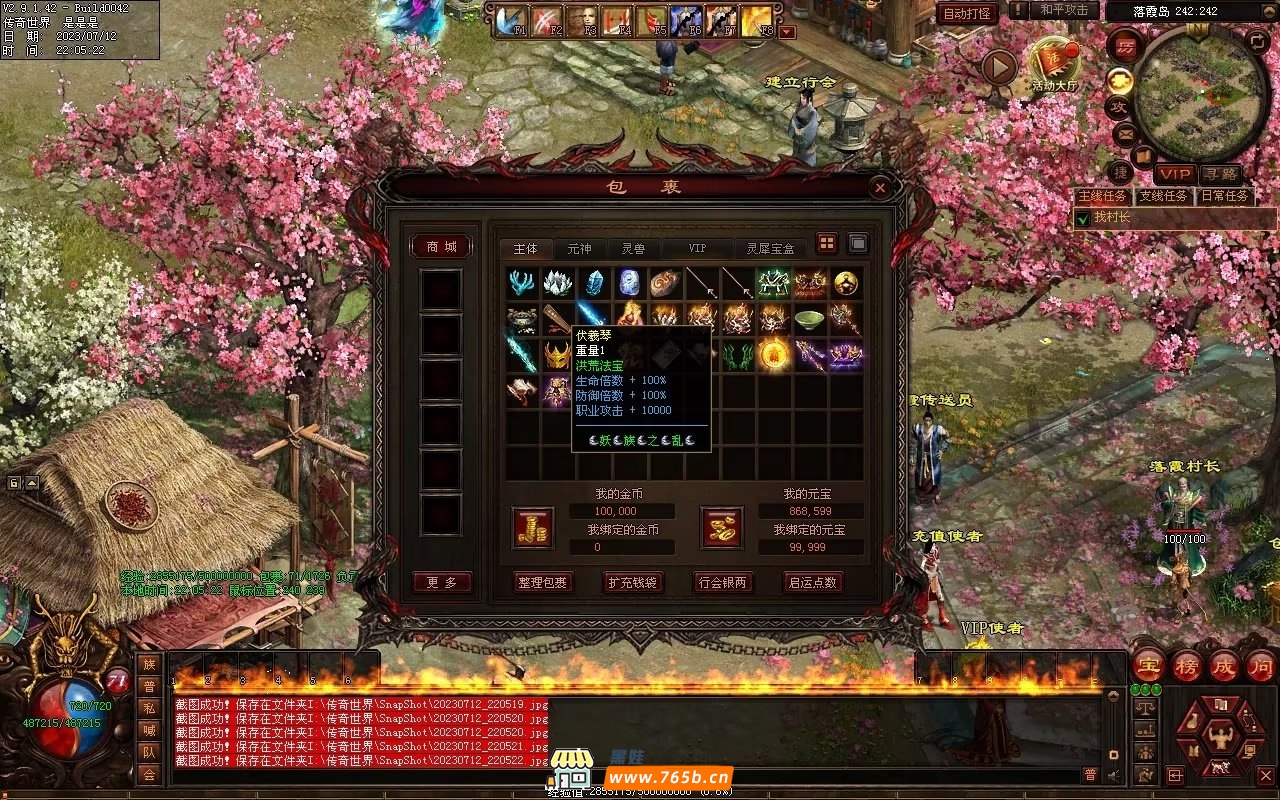This screenshot has height=800, width=1280.
Task: Select the white lotus item
Action: tap(557, 283)
